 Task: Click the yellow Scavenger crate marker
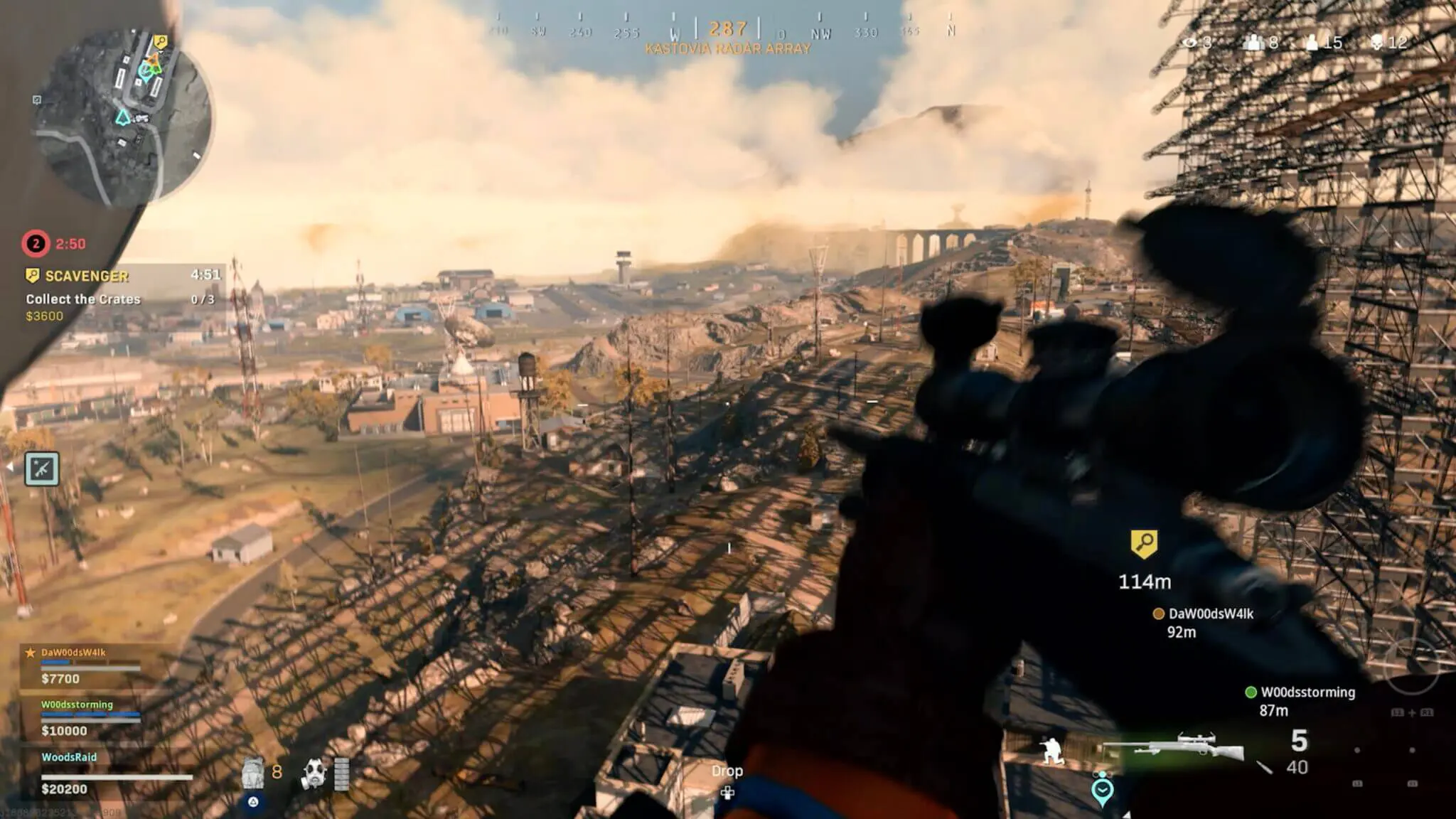(x=1144, y=544)
